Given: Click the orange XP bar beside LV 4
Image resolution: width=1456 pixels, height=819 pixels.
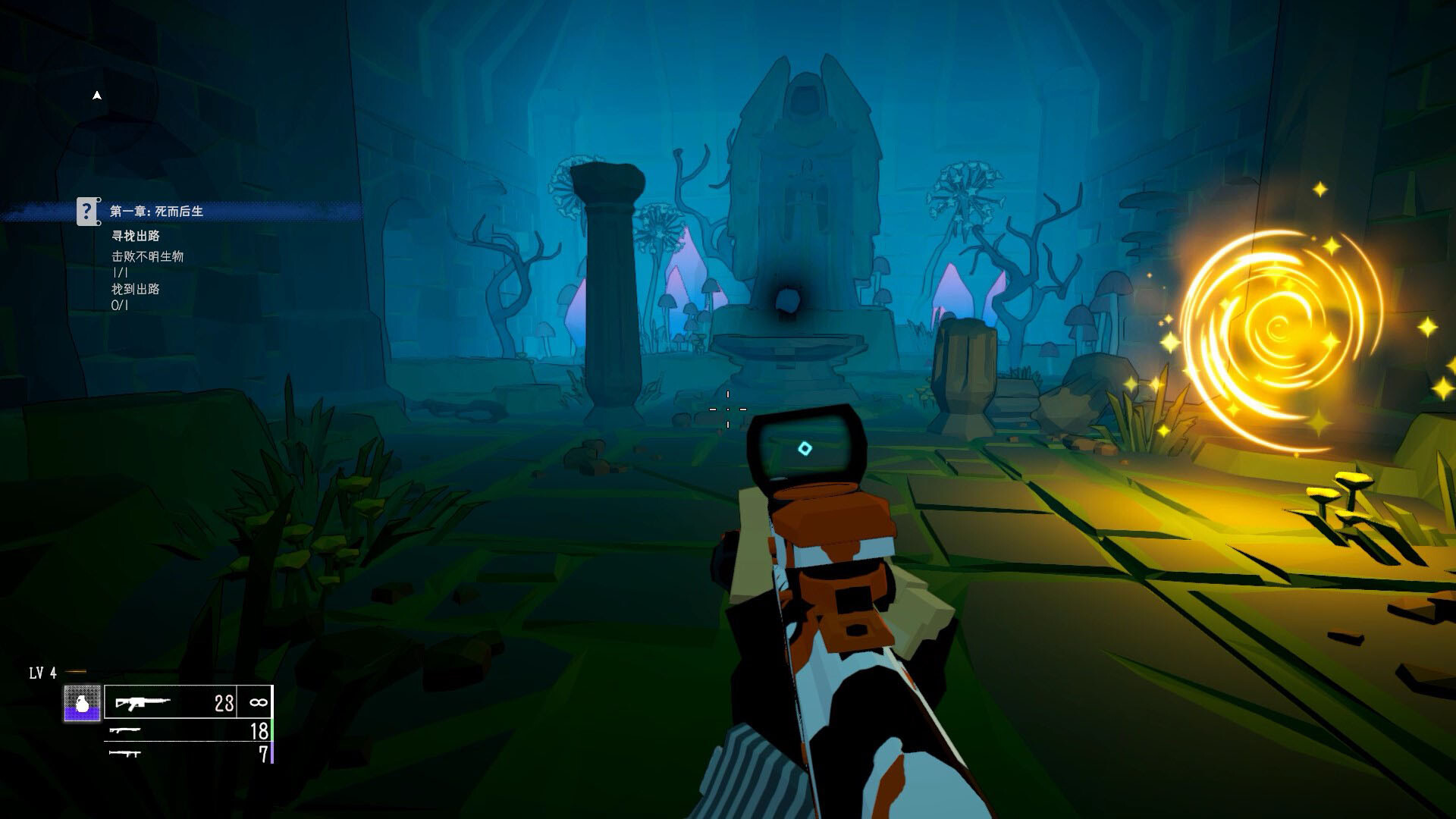Looking at the screenshot, I should click(x=75, y=671).
